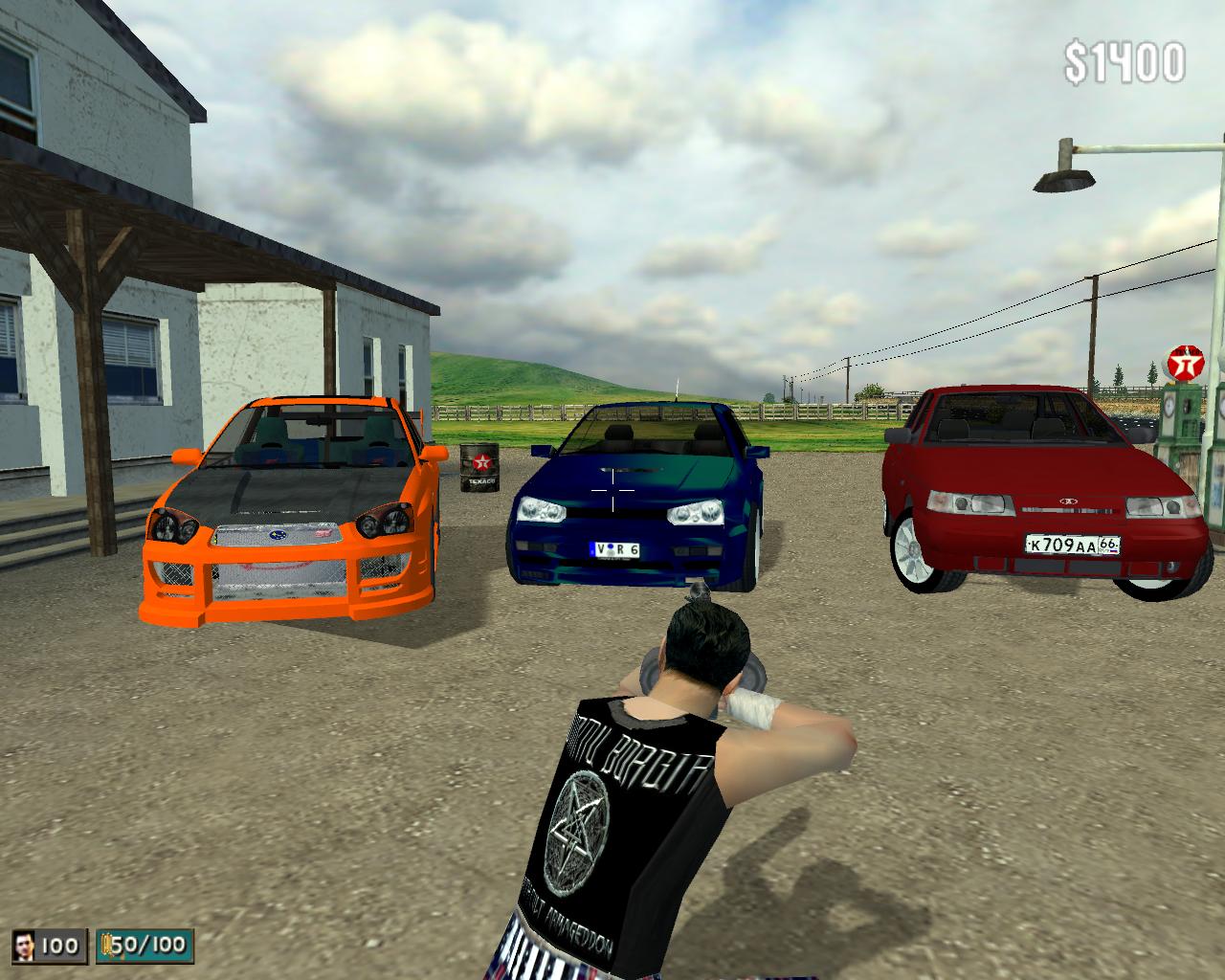Select the ammo magazine icon
The image size is (1225, 980).
click(105, 947)
